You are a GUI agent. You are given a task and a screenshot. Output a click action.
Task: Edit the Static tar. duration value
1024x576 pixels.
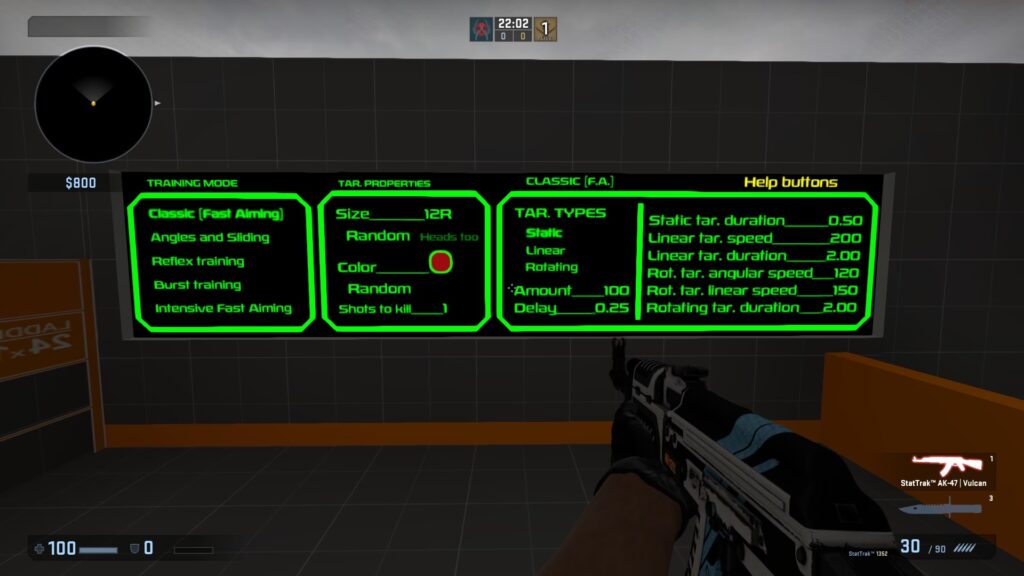pyautogui.click(x=755, y=220)
